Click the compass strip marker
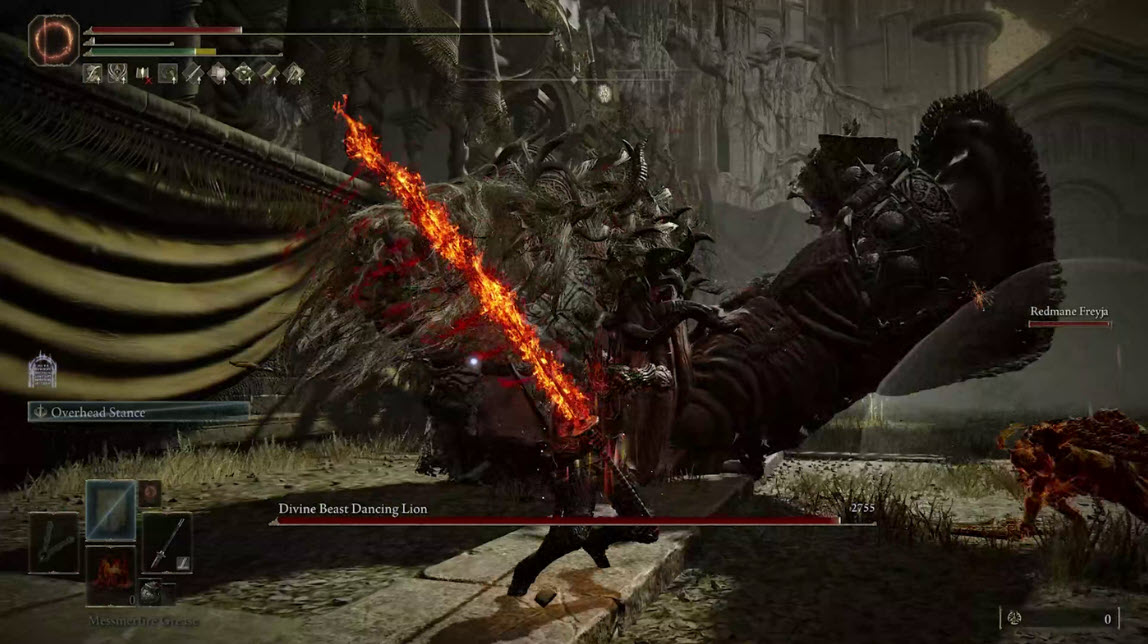 pyautogui.click(x=603, y=93)
